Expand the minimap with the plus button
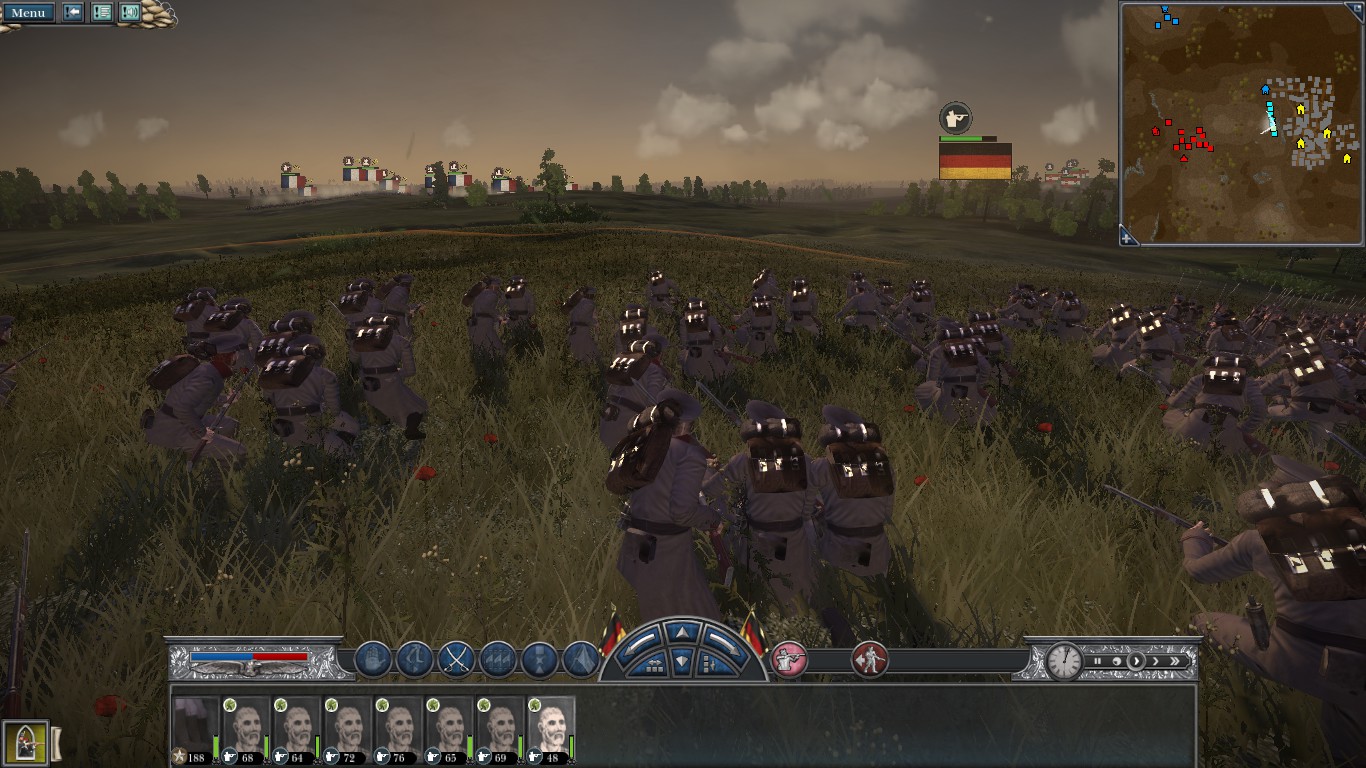This screenshot has width=1366, height=768. [x=1128, y=237]
